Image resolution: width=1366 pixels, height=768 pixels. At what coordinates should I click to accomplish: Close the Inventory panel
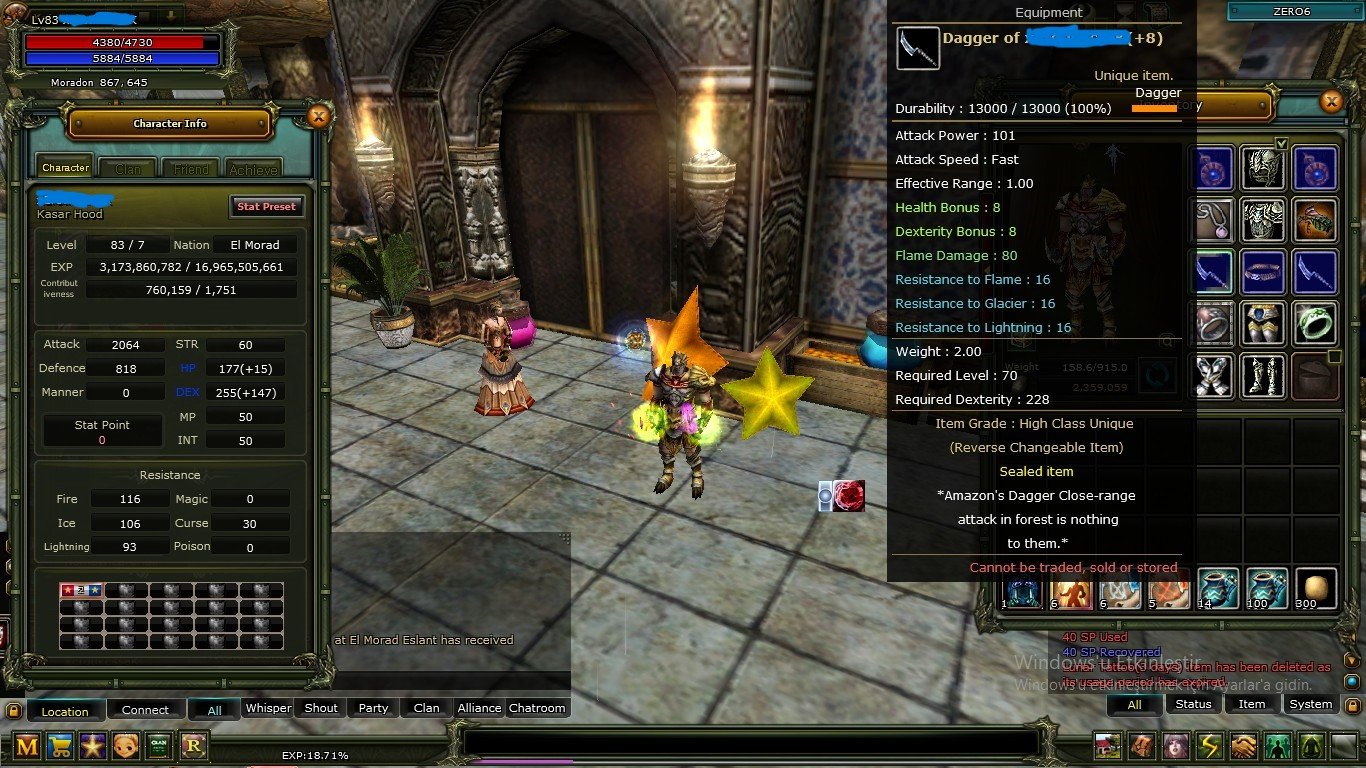coord(1330,101)
